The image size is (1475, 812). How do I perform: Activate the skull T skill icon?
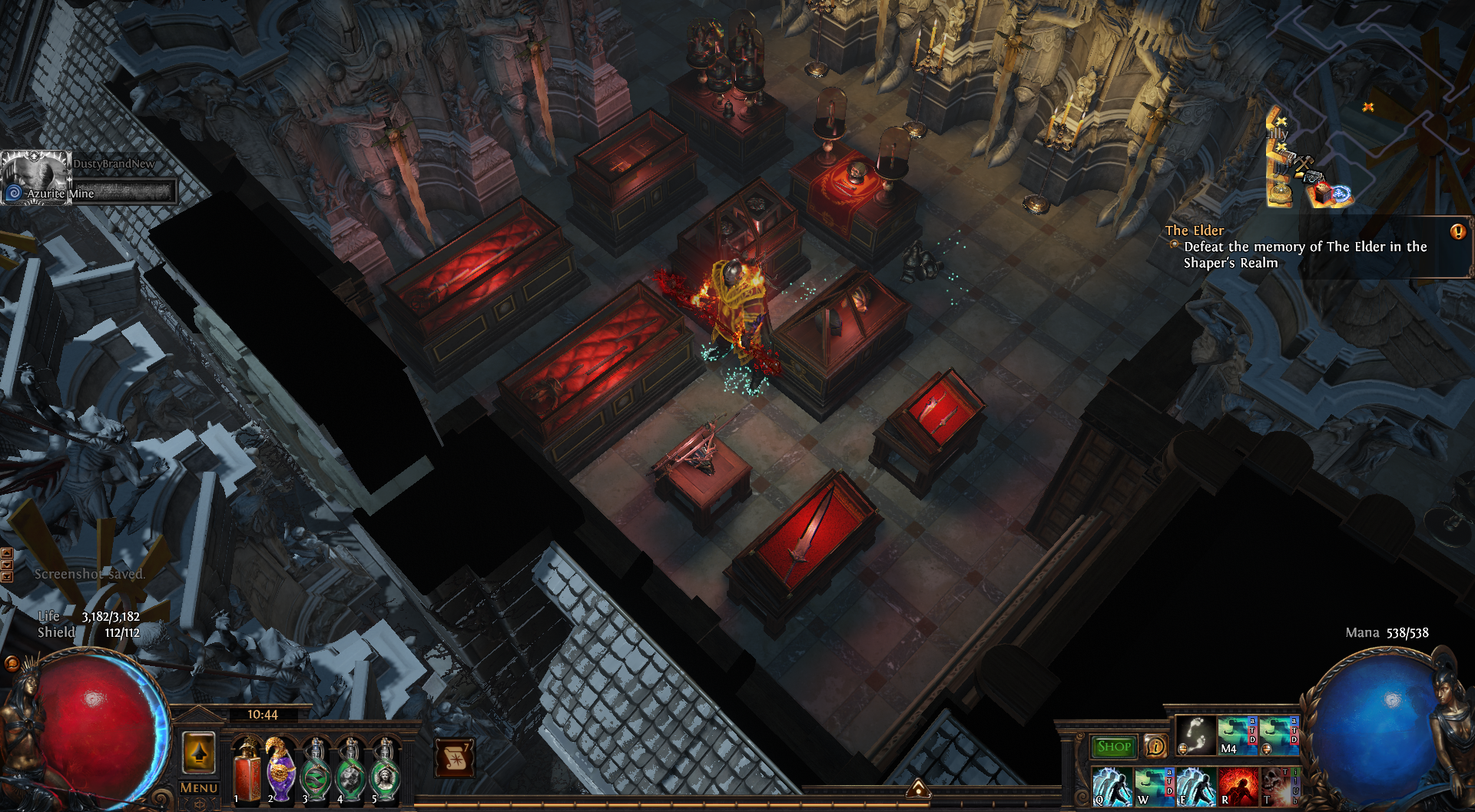1277,787
